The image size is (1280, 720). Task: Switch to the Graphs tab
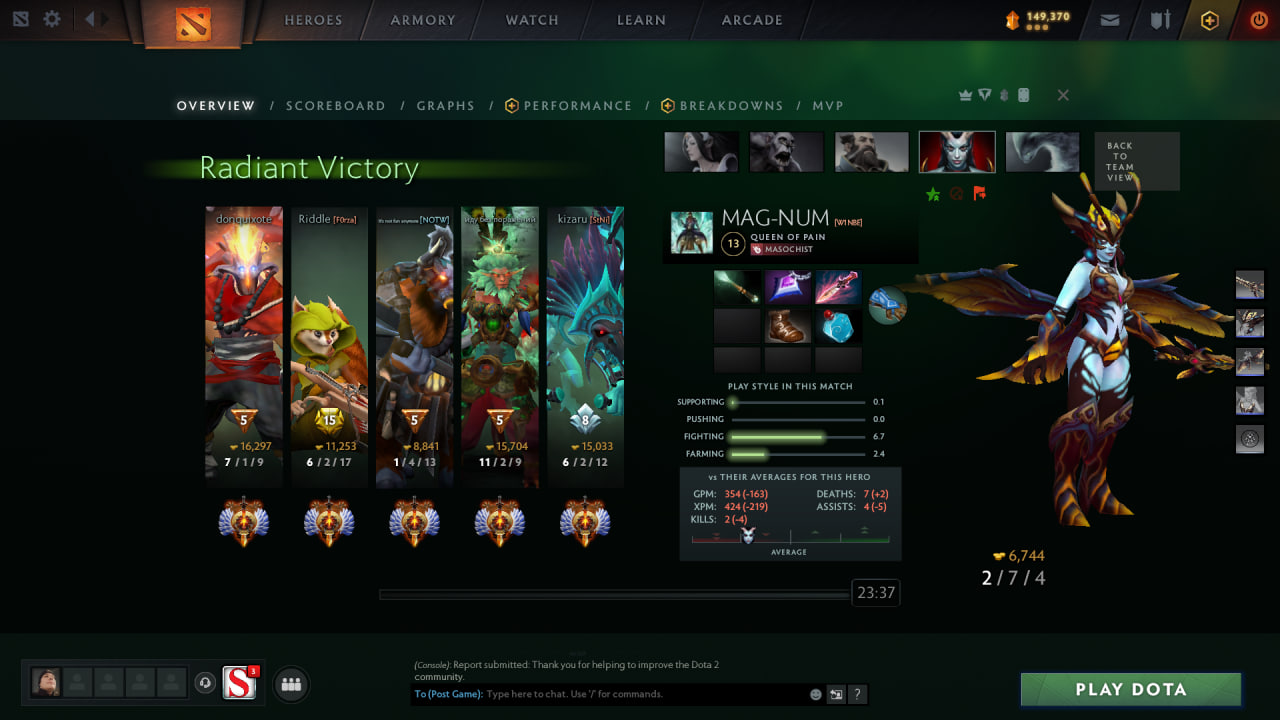click(446, 106)
